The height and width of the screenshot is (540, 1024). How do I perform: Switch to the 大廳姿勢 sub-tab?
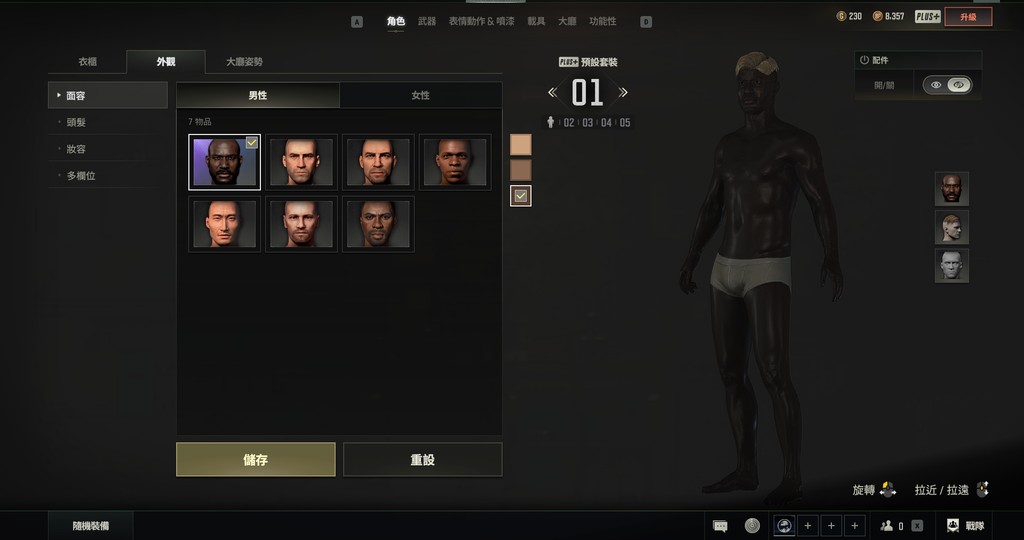244,62
